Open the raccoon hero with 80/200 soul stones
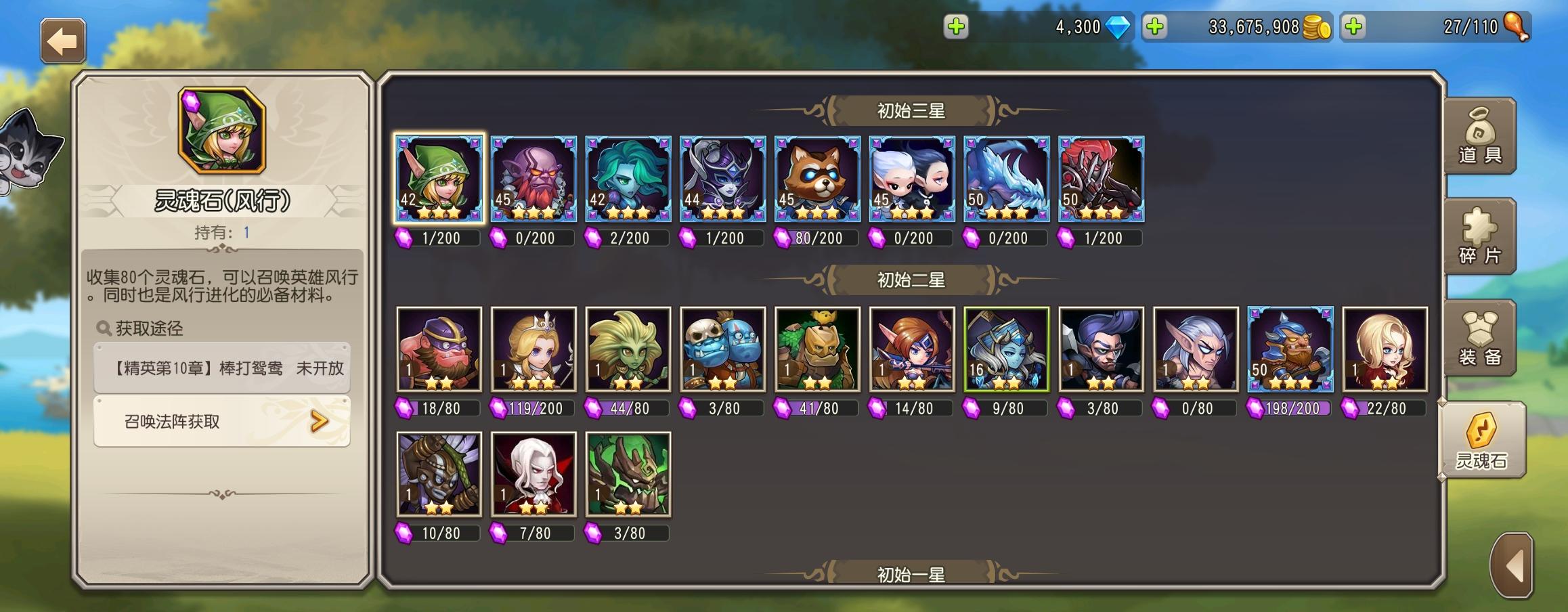1568x612 pixels. [x=816, y=179]
